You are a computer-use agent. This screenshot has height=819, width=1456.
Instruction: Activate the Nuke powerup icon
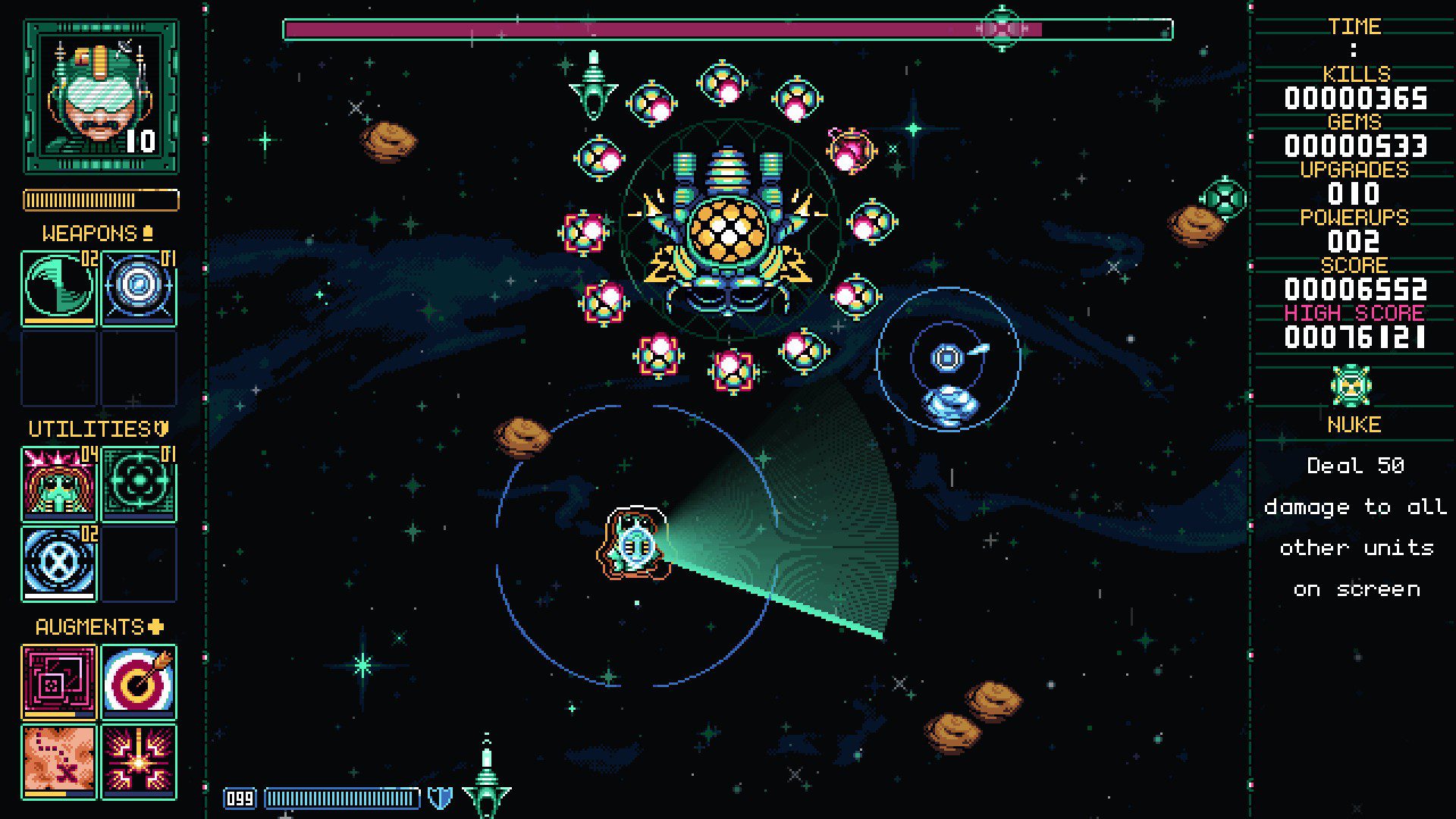click(1351, 387)
